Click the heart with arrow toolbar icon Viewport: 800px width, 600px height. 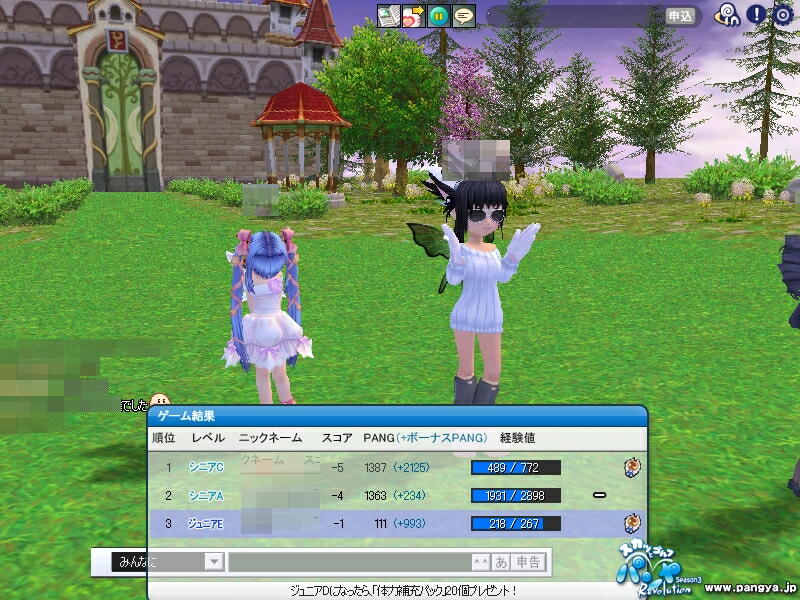[x=413, y=16]
